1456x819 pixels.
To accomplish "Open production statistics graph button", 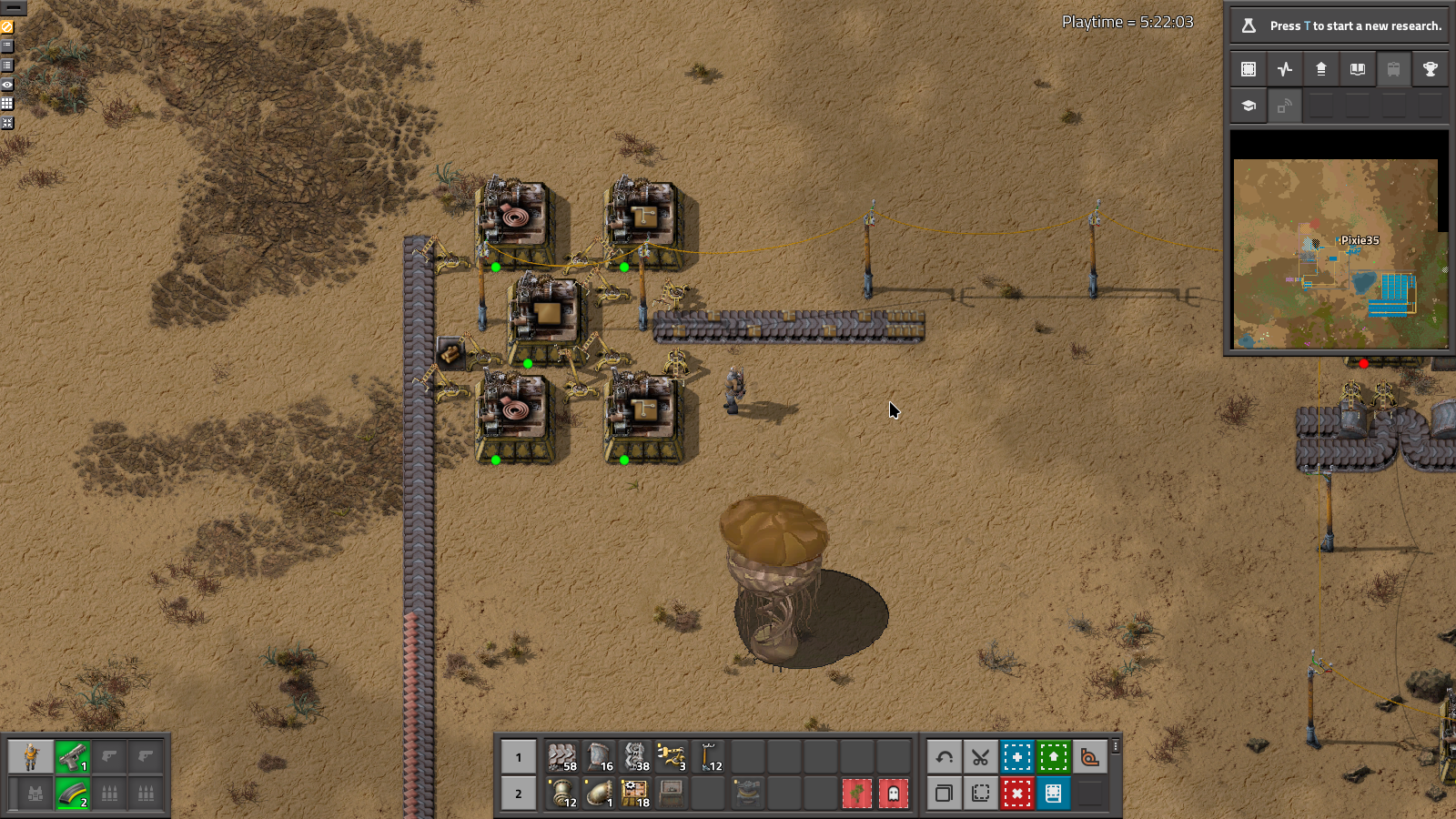I will [1285, 69].
